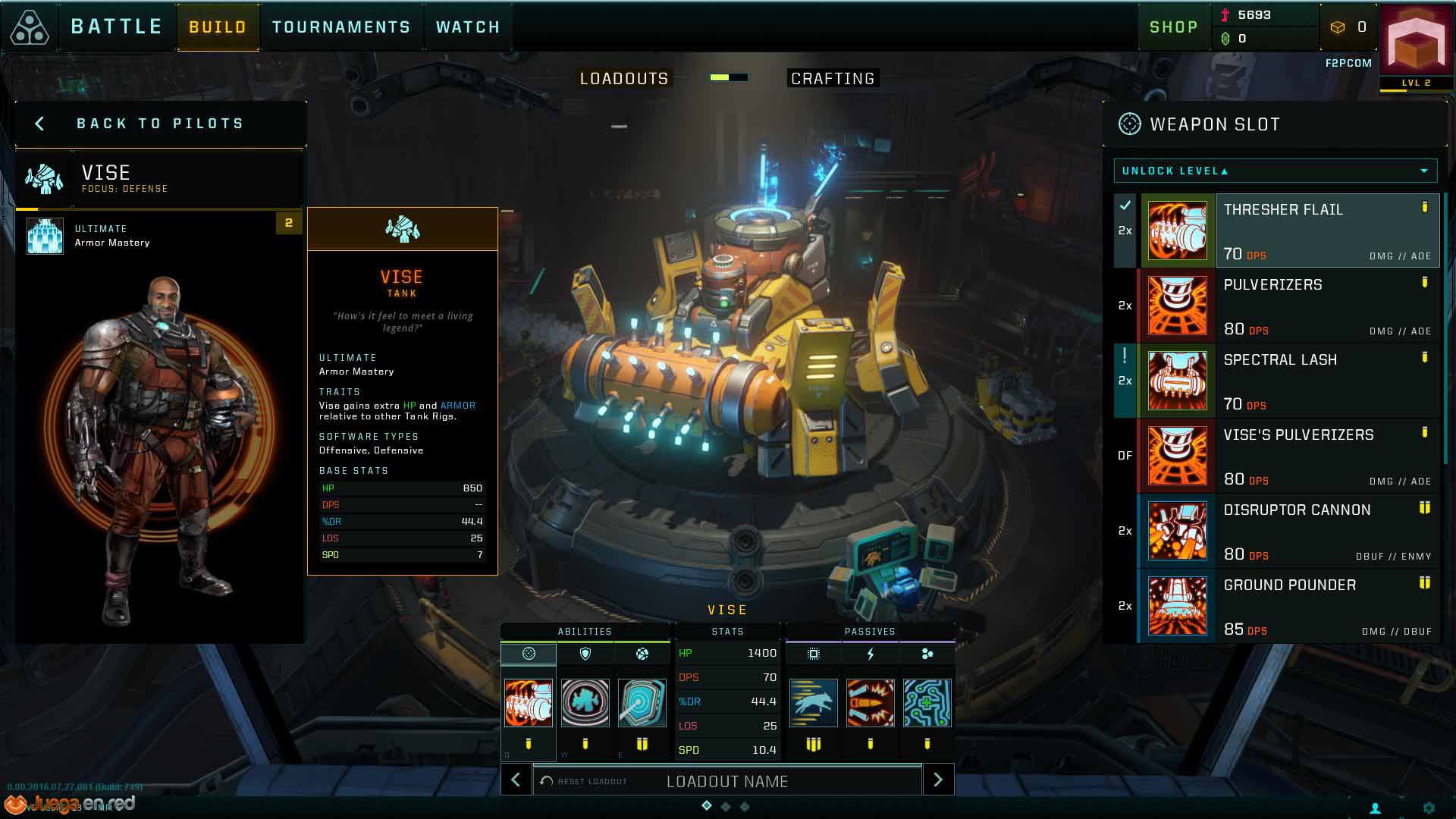Select the Thresher Flail weapon
The height and width of the screenshot is (819, 1456).
(x=1289, y=231)
